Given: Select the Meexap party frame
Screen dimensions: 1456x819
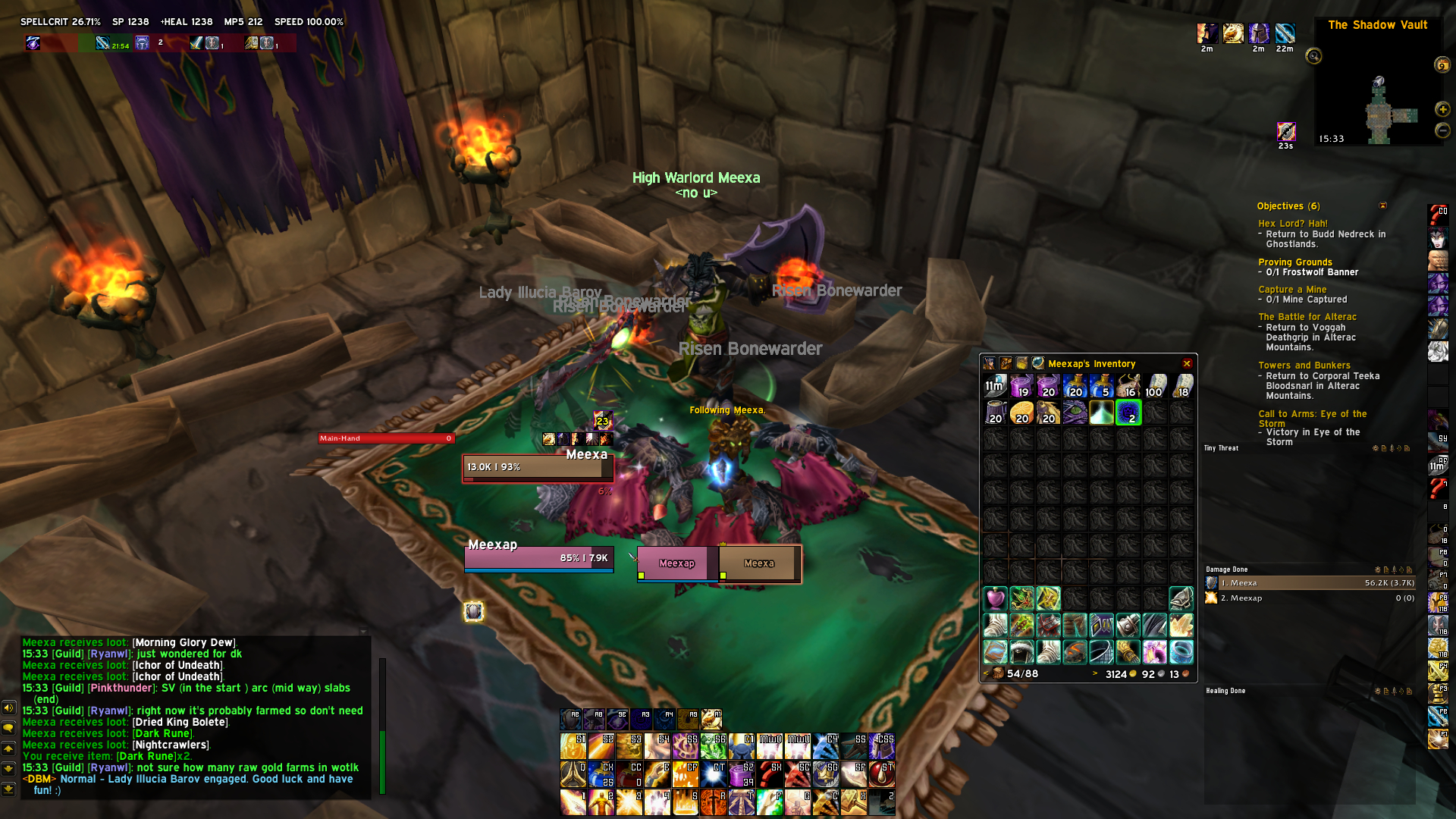Looking at the screenshot, I should (676, 563).
